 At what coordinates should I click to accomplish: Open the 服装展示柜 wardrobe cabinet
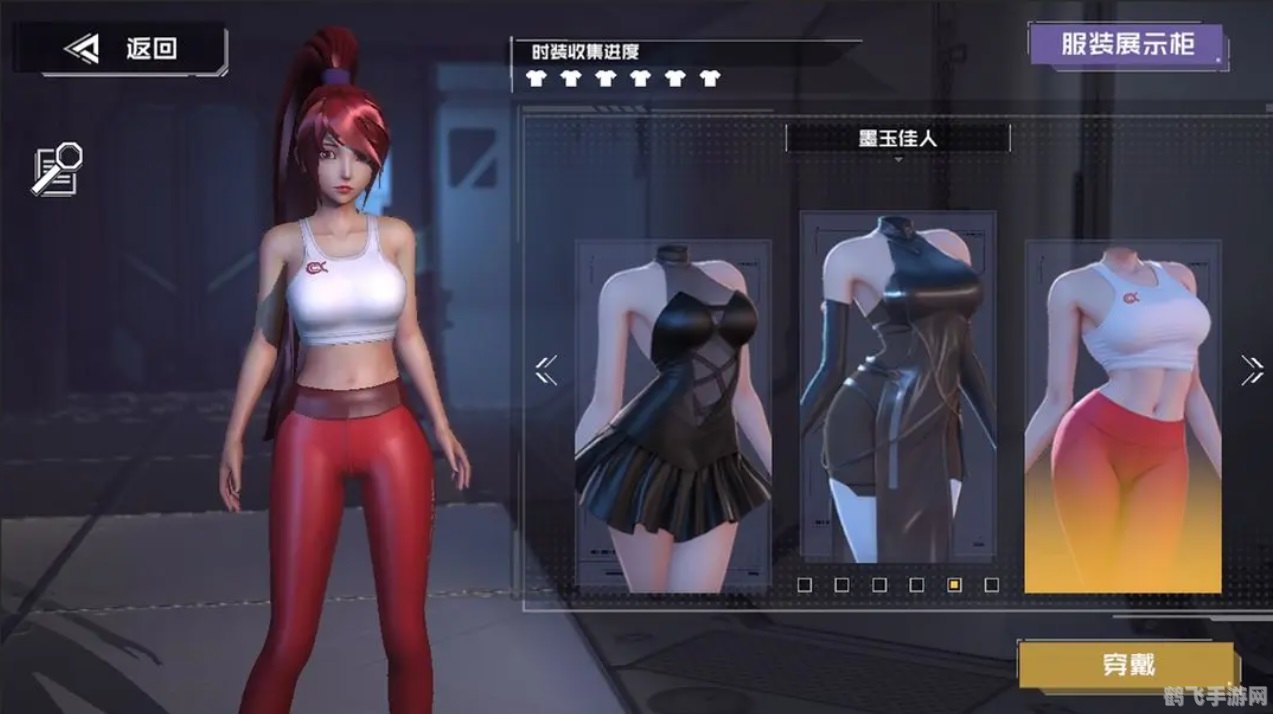click(x=1127, y=45)
